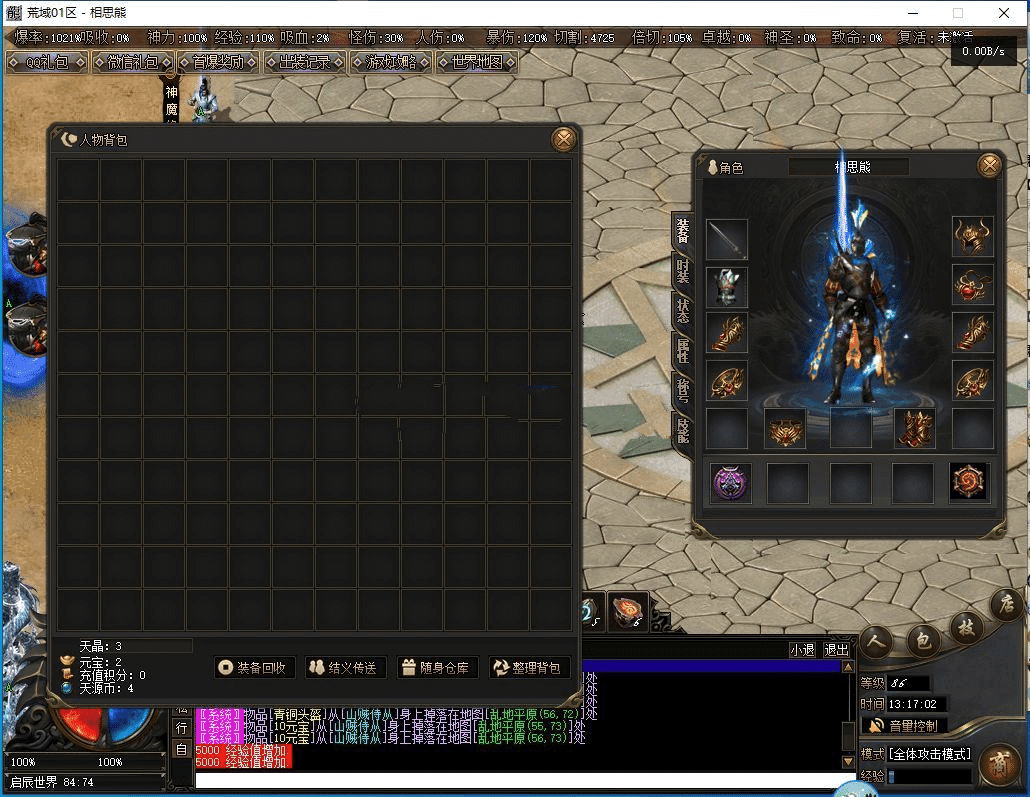The width and height of the screenshot is (1030, 797).
Task: Open the 世界地图 world map
Action: (x=477, y=62)
